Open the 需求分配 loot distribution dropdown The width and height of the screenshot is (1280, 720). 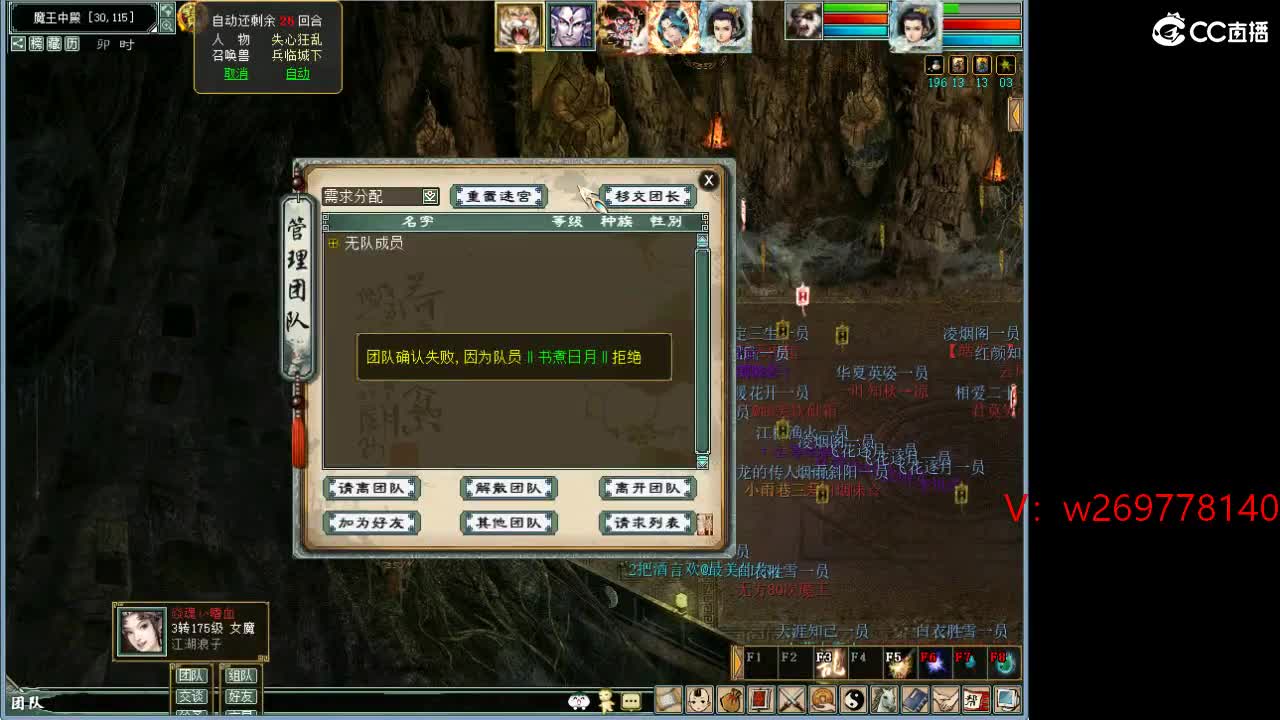click(x=429, y=195)
